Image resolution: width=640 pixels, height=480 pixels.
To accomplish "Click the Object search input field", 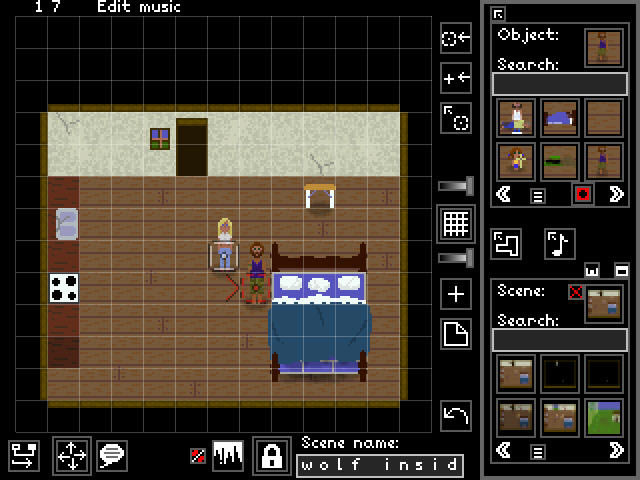I will point(559,83).
